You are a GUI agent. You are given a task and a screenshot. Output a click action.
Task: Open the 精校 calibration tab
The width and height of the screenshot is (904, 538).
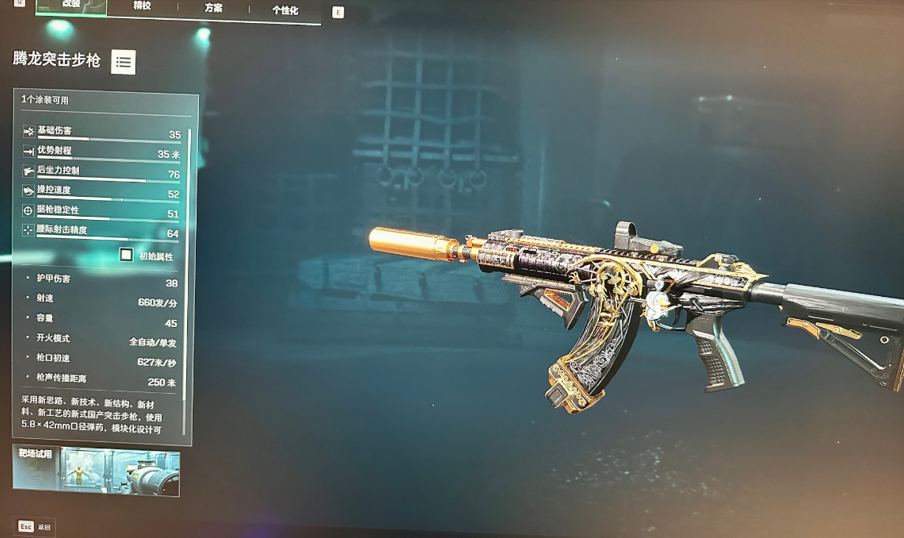(x=143, y=7)
